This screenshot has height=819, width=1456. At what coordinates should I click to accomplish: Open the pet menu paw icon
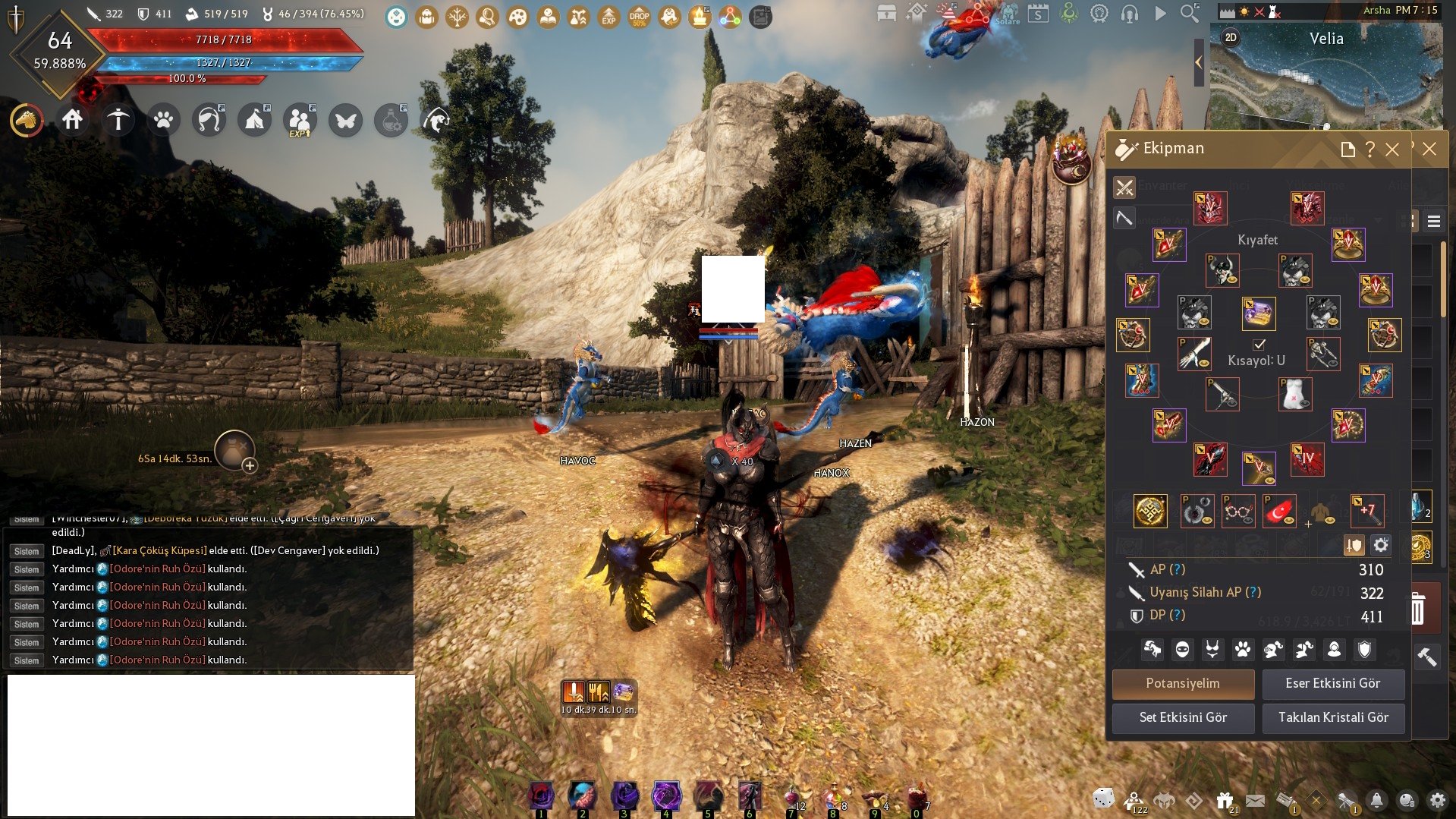pos(163,120)
